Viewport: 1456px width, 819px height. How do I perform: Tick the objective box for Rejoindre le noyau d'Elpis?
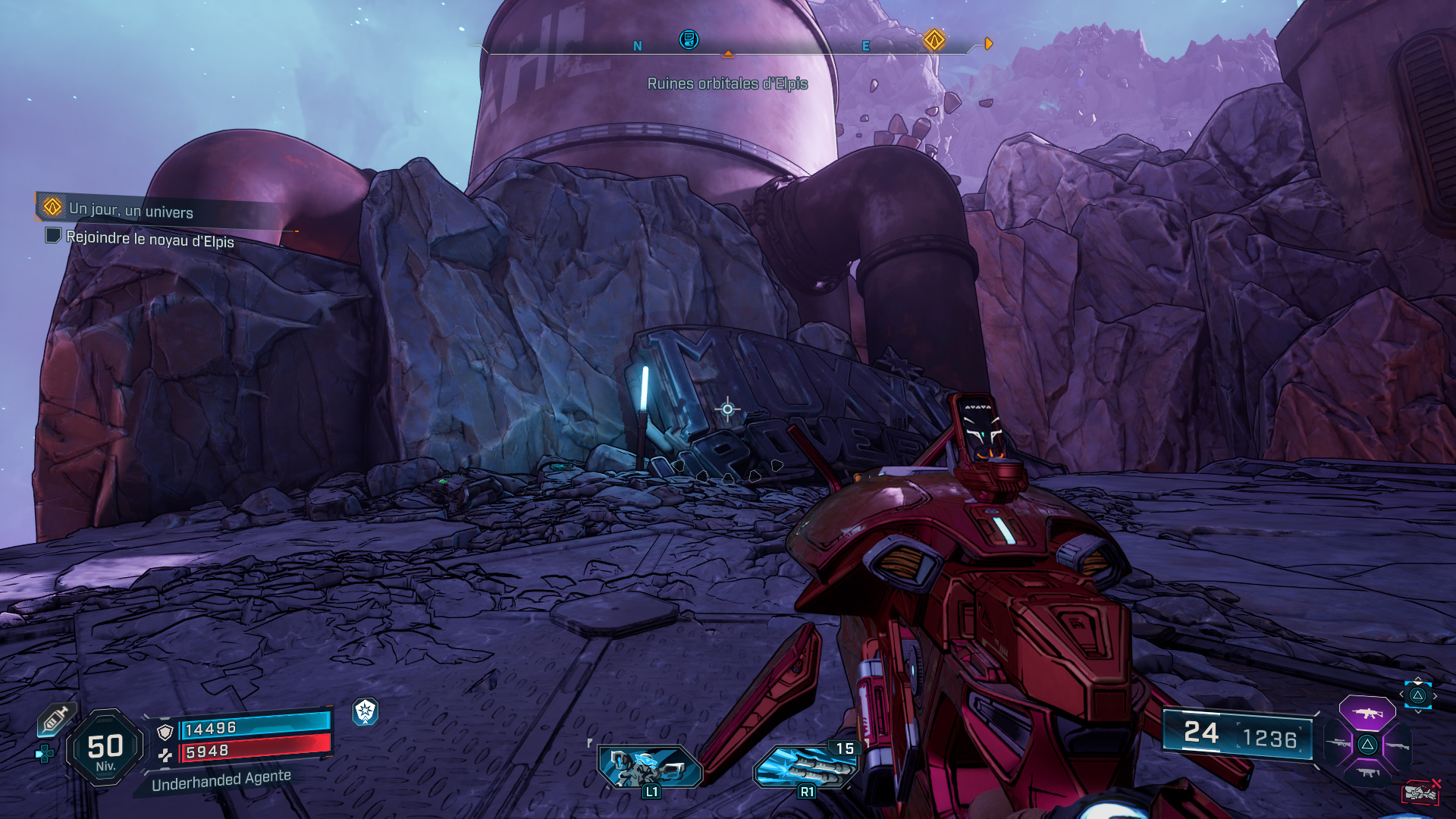coord(53,236)
